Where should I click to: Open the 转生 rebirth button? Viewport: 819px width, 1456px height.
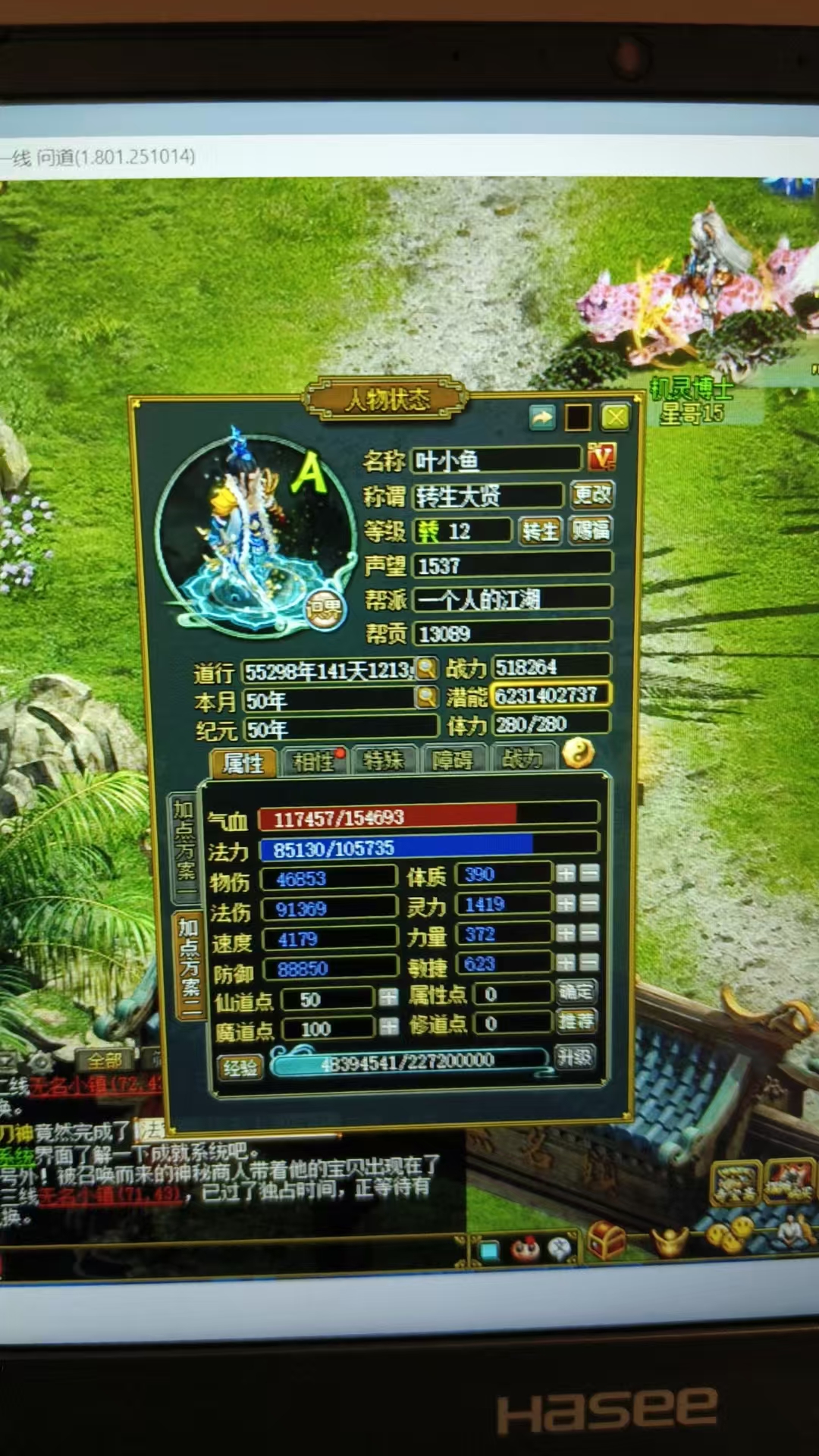[x=540, y=531]
